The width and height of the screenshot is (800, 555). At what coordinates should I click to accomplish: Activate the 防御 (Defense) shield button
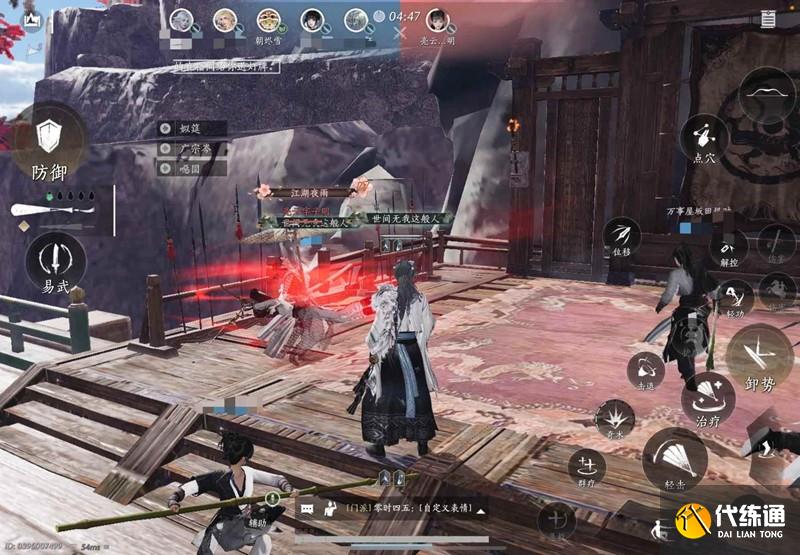point(47,138)
